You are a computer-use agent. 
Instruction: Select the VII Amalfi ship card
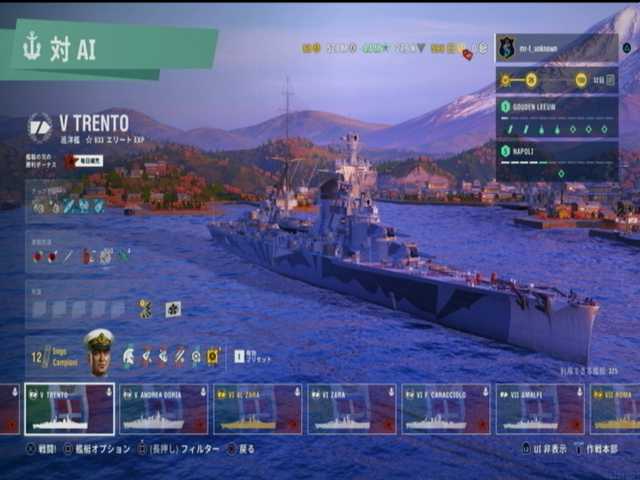(x=540, y=409)
